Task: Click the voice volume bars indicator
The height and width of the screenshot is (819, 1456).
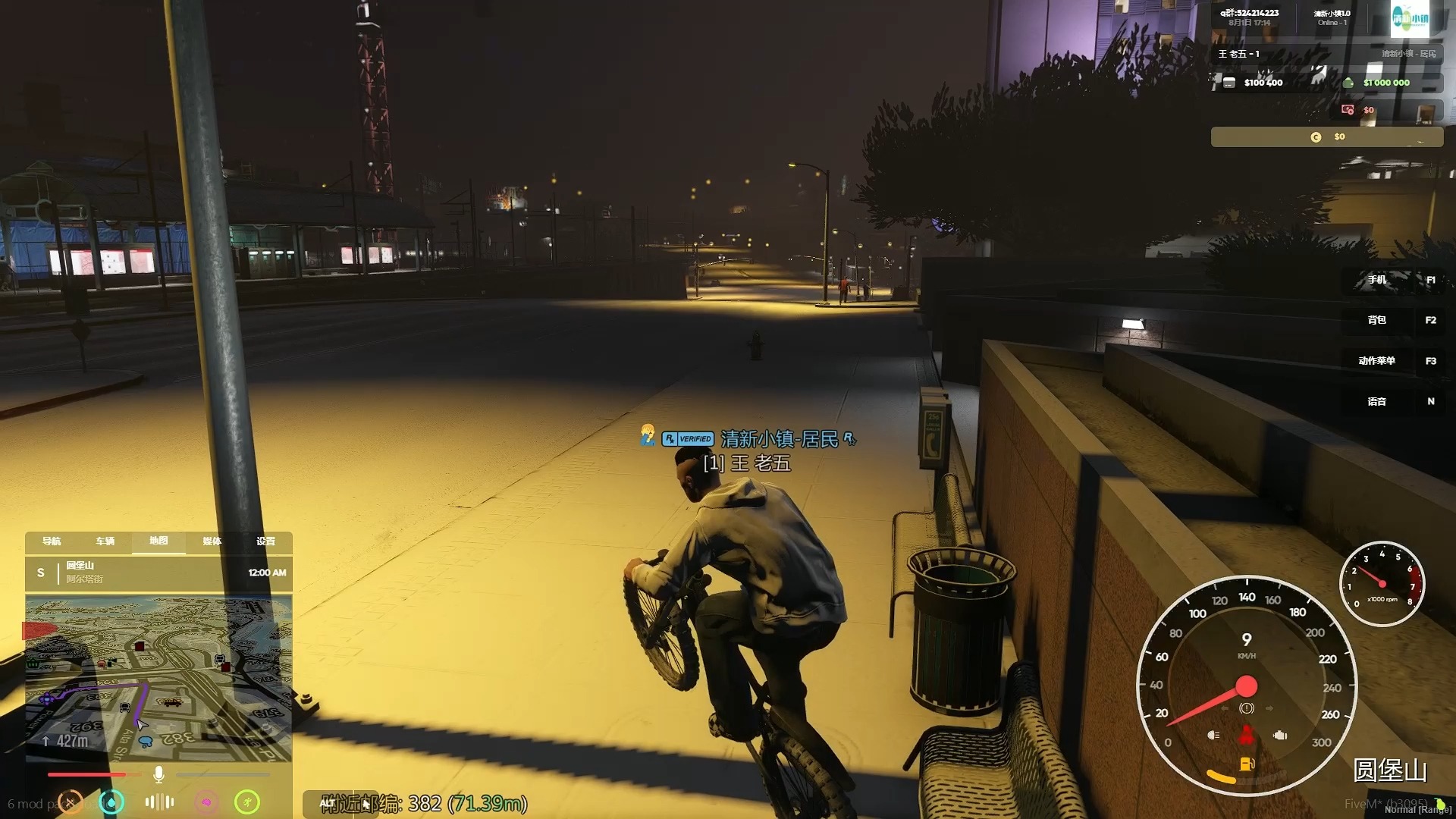Action: pos(158,802)
